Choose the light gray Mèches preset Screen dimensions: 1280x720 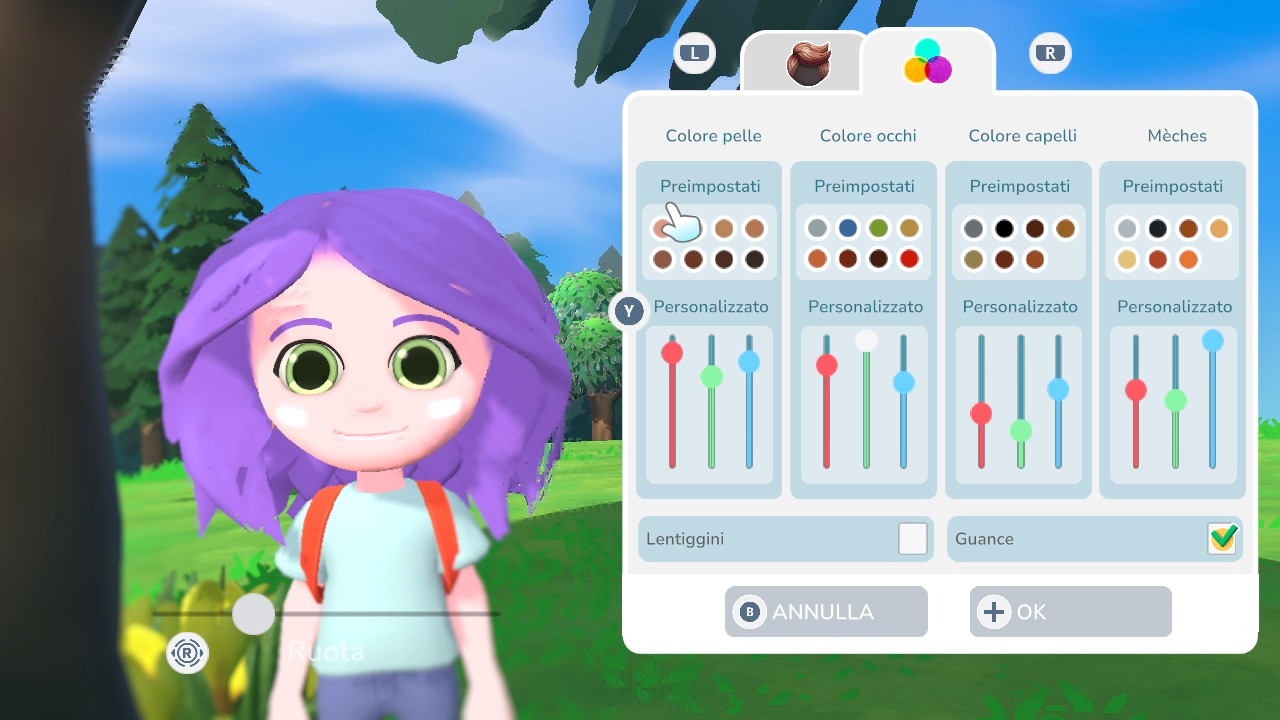1127,229
